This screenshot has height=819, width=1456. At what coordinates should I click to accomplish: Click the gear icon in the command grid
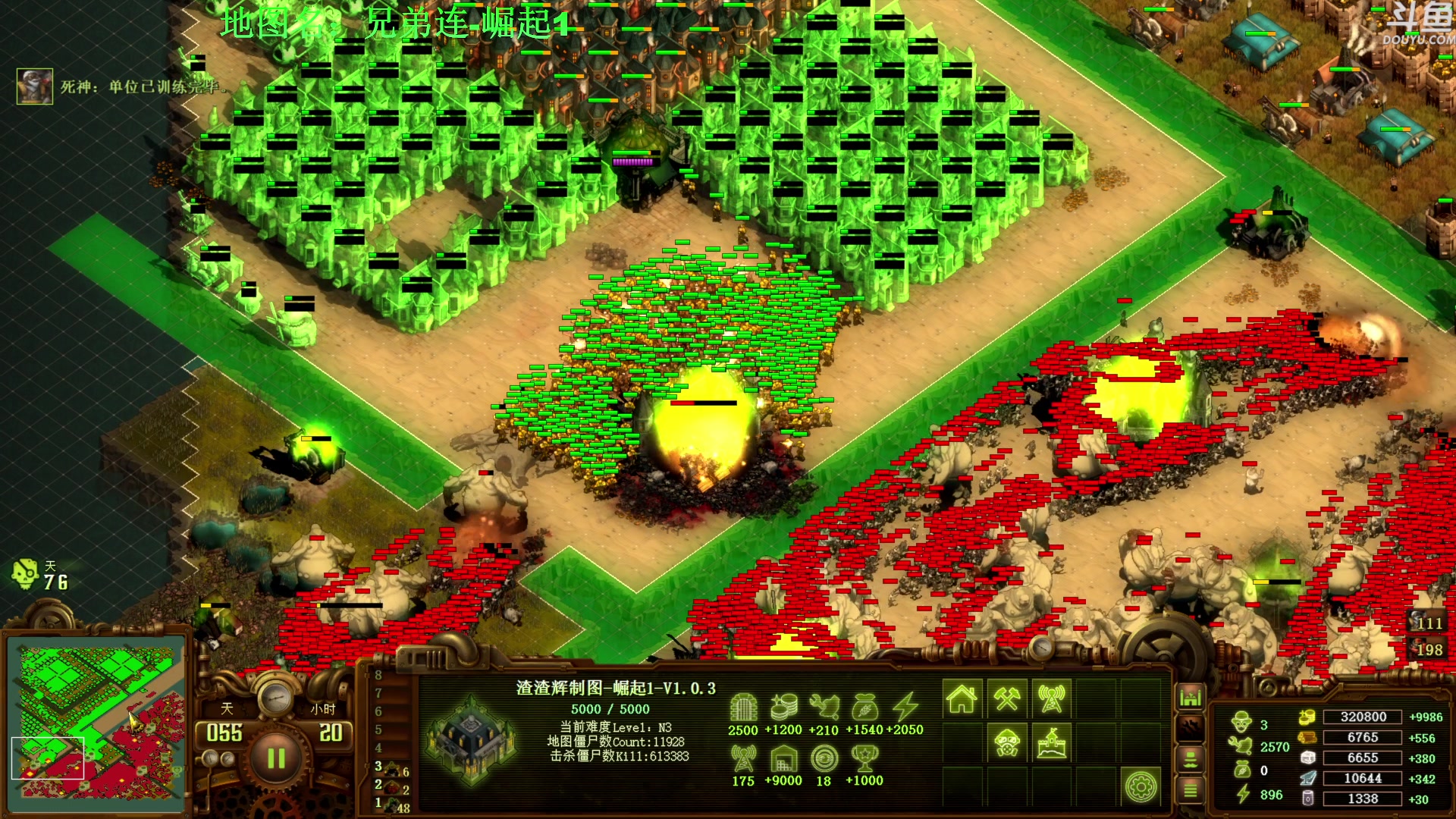pos(1141,786)
